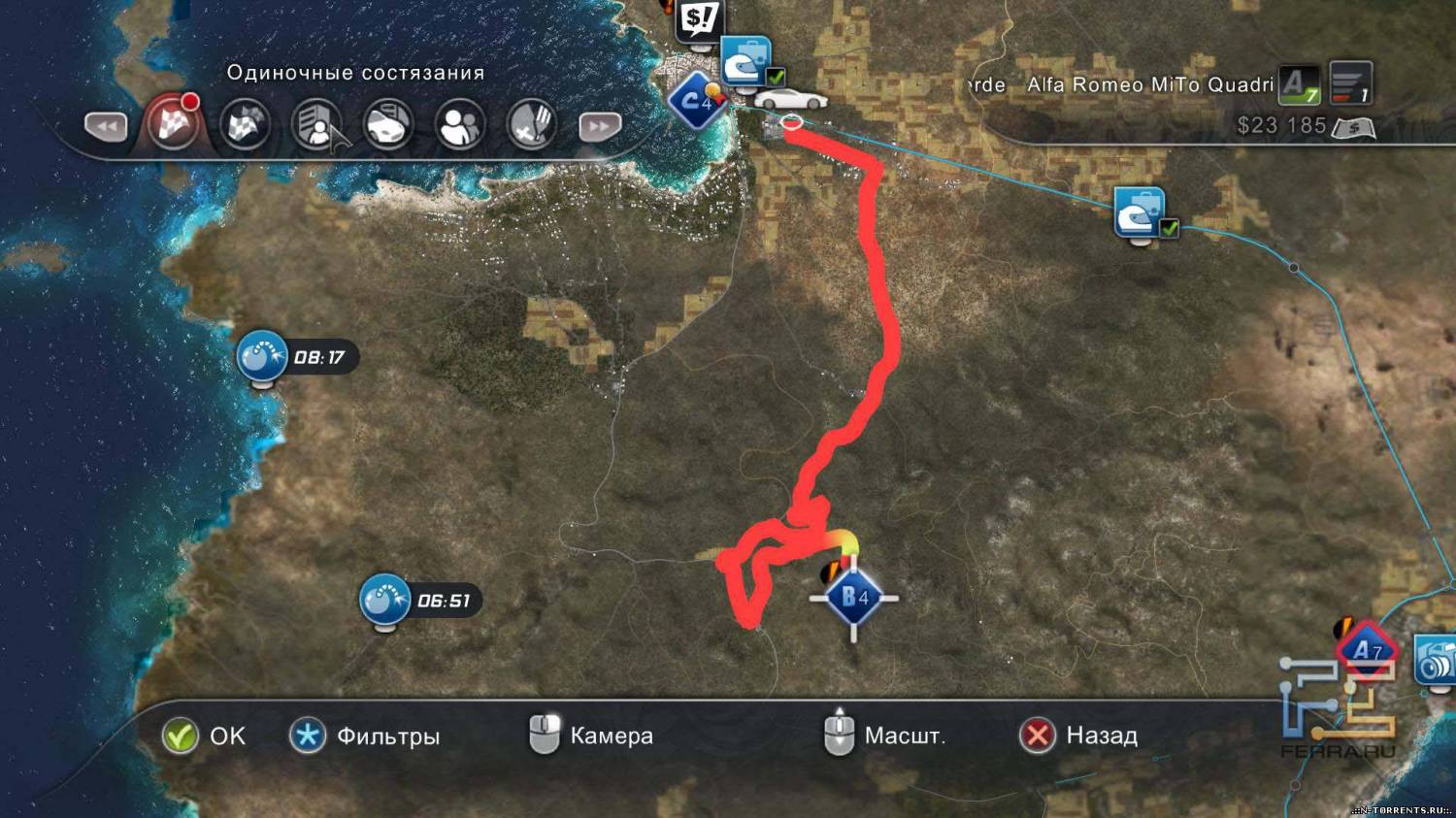Advance with the next filter double-arrow button

(599, 126)
